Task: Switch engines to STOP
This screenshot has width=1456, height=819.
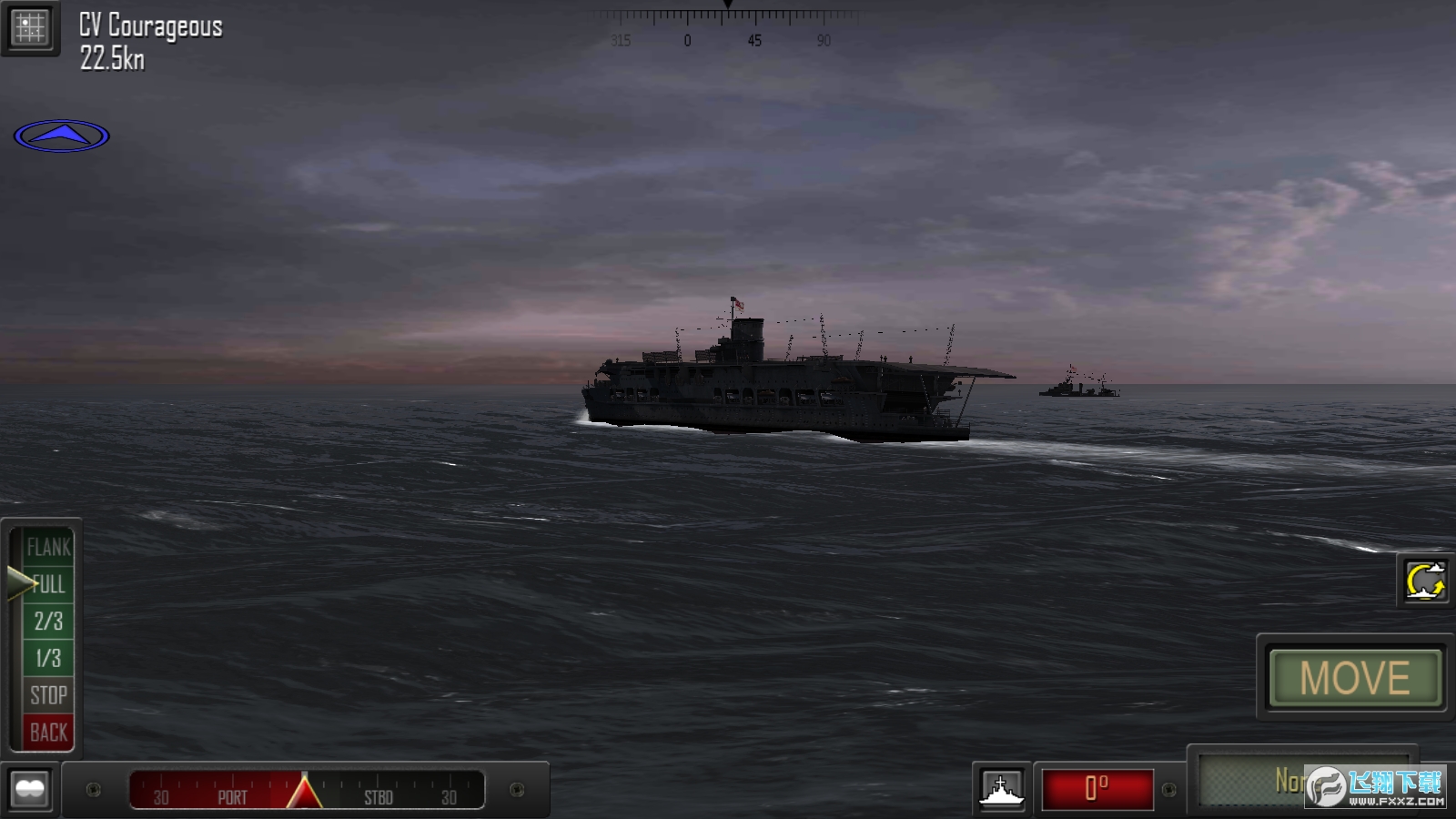Action: click(x=47, y=695)
